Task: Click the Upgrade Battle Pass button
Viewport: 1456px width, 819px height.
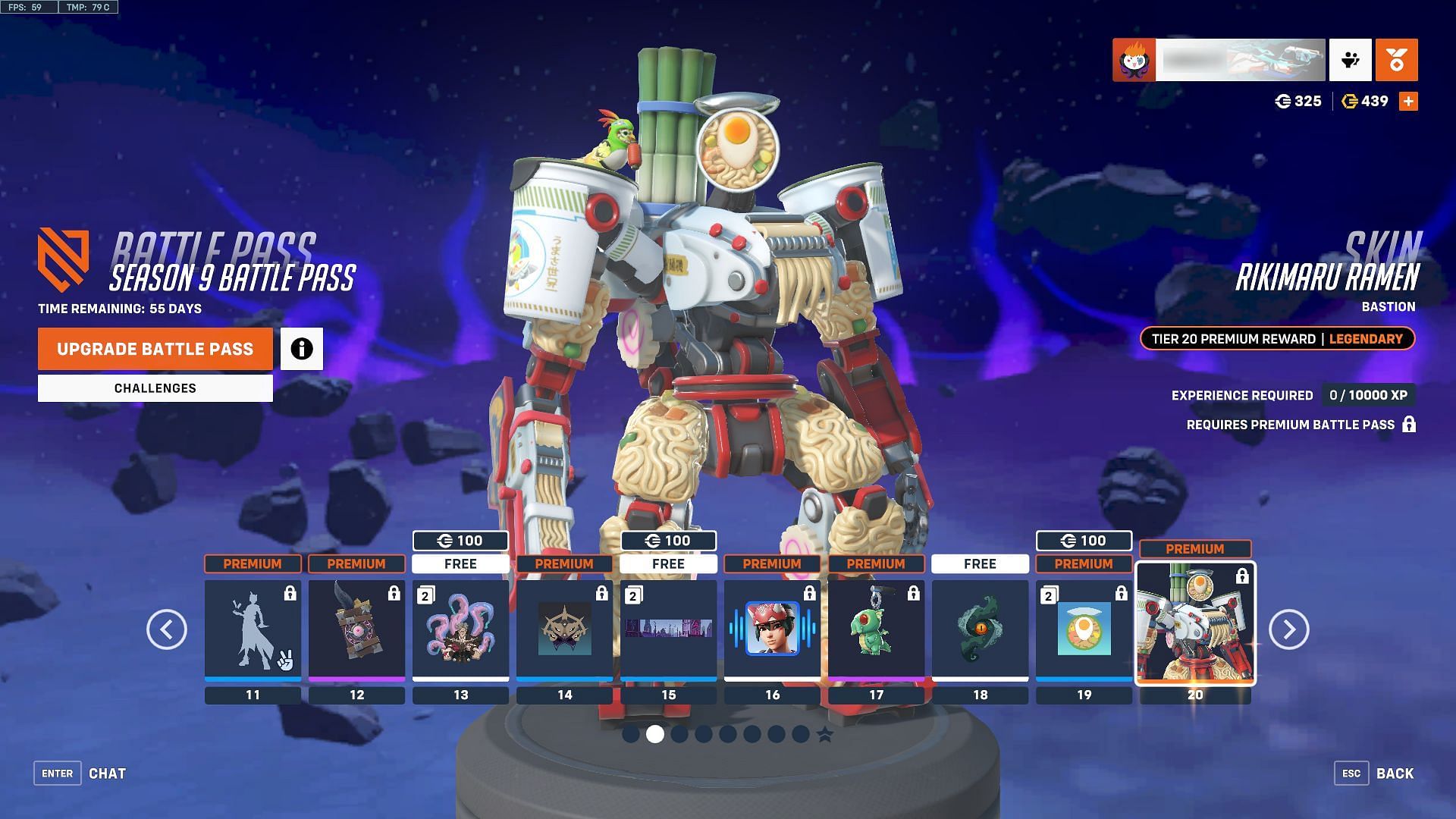Action: (x=155, y=349)
